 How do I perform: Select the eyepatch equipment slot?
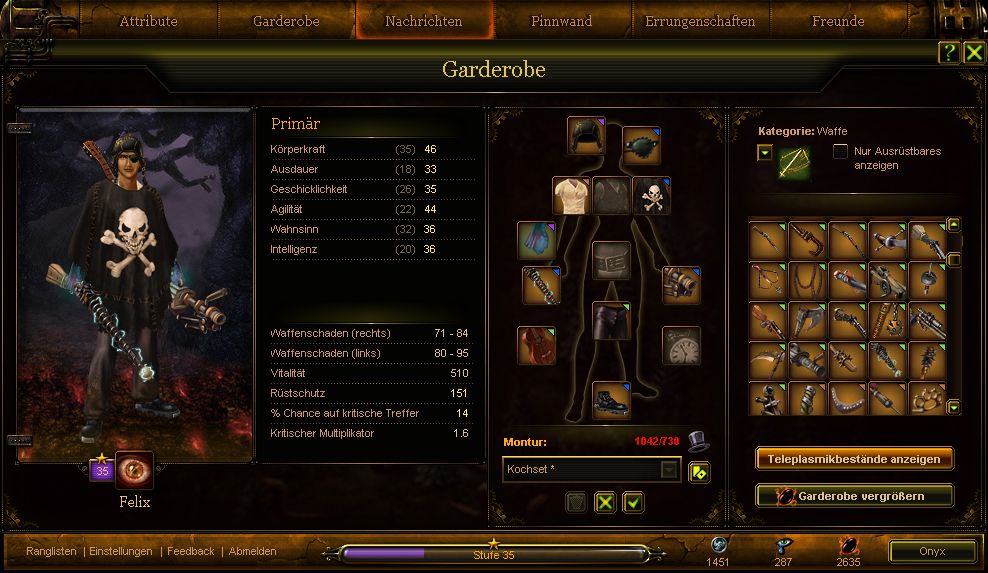click(641, 145)
